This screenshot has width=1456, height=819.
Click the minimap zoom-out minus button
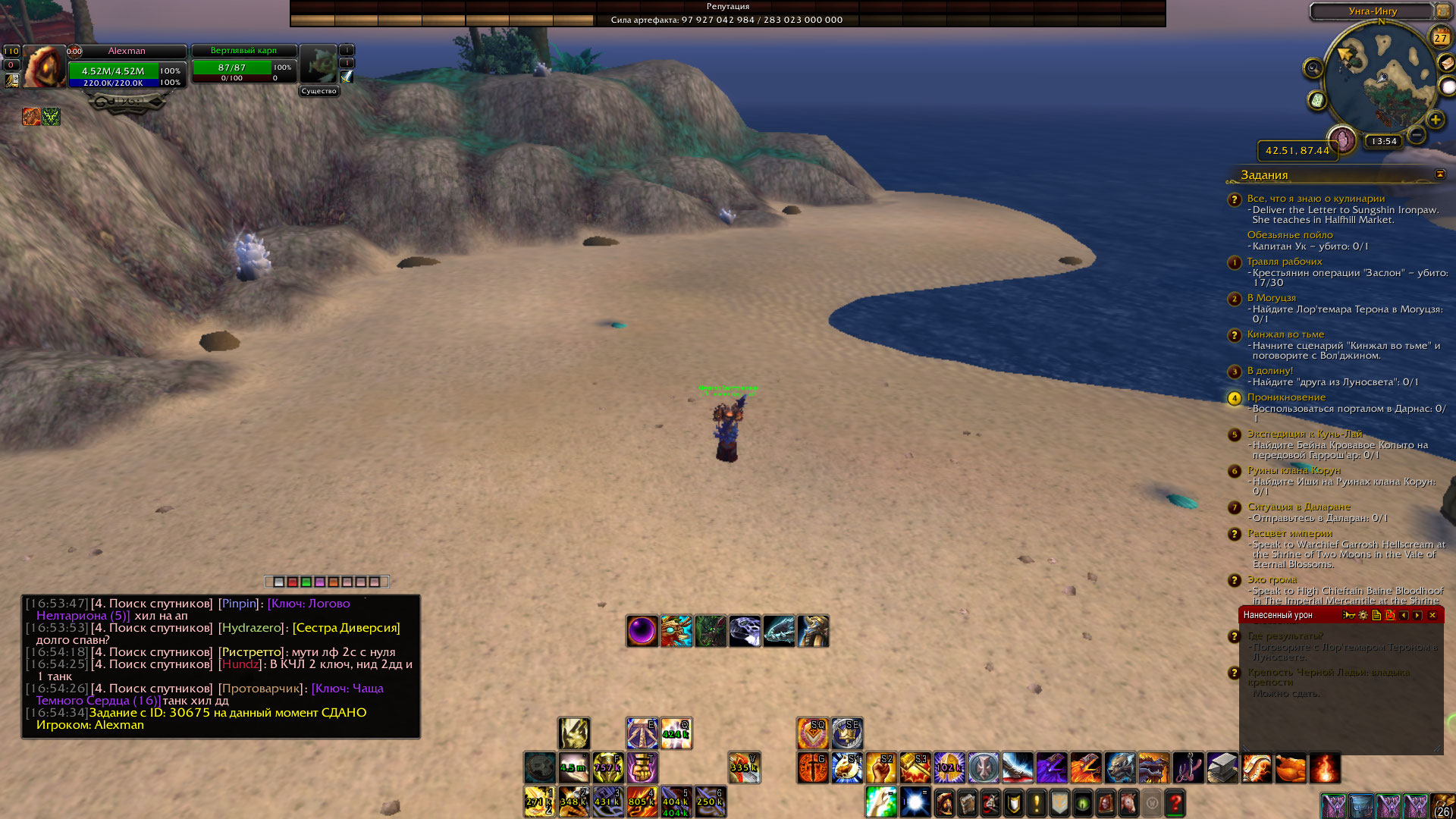pos(1416,135)
